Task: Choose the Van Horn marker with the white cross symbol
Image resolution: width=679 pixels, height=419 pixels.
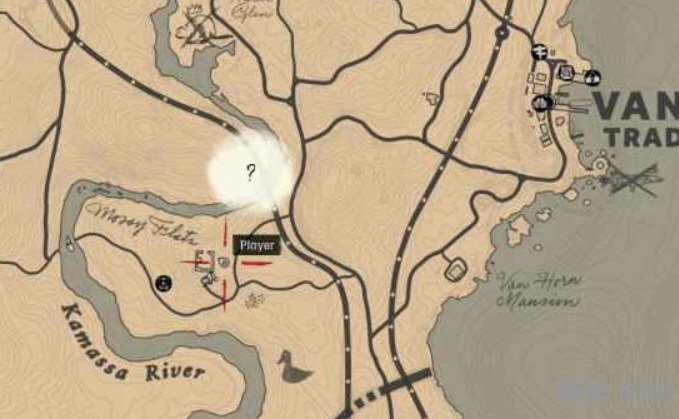Action: (538, 53)
